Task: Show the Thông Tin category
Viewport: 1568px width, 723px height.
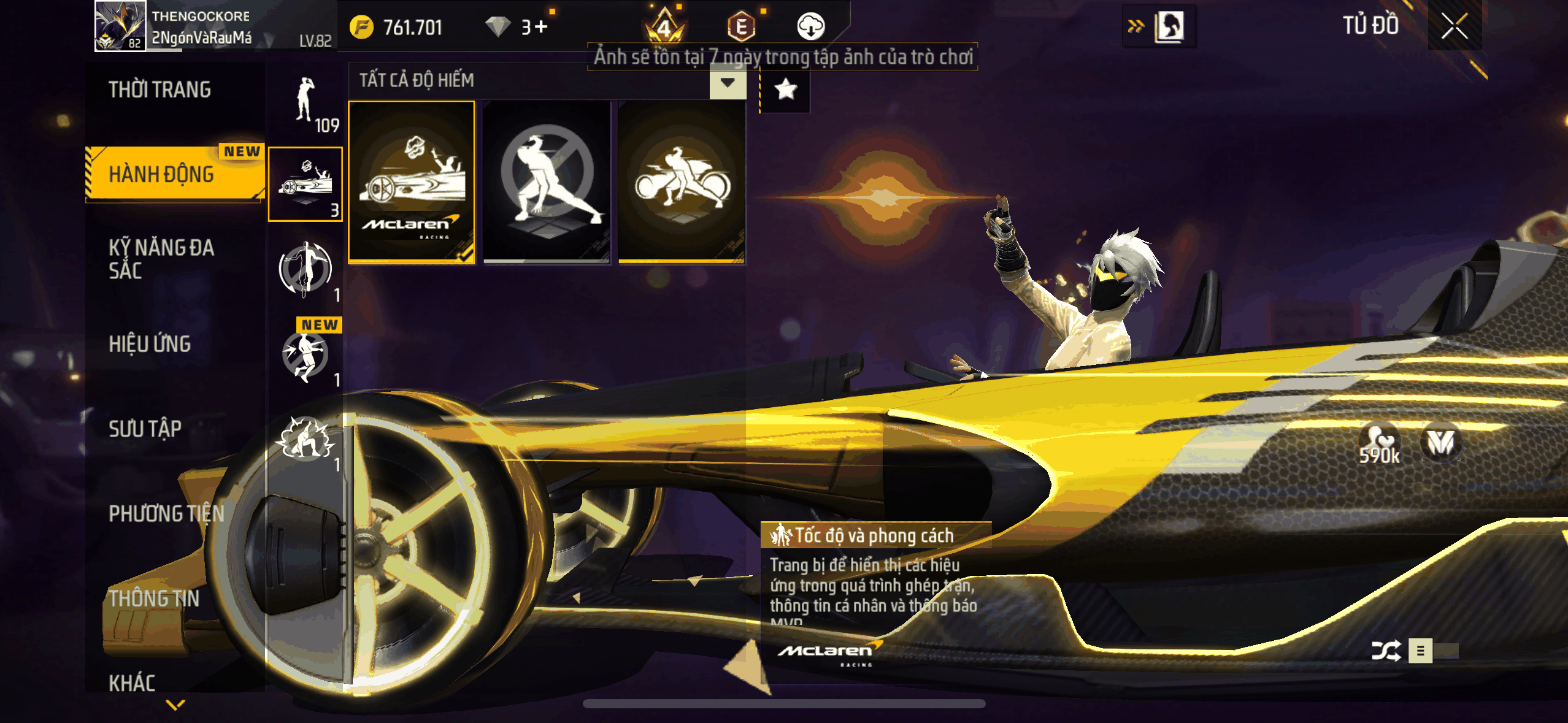Action: click(x=154, y=599)
